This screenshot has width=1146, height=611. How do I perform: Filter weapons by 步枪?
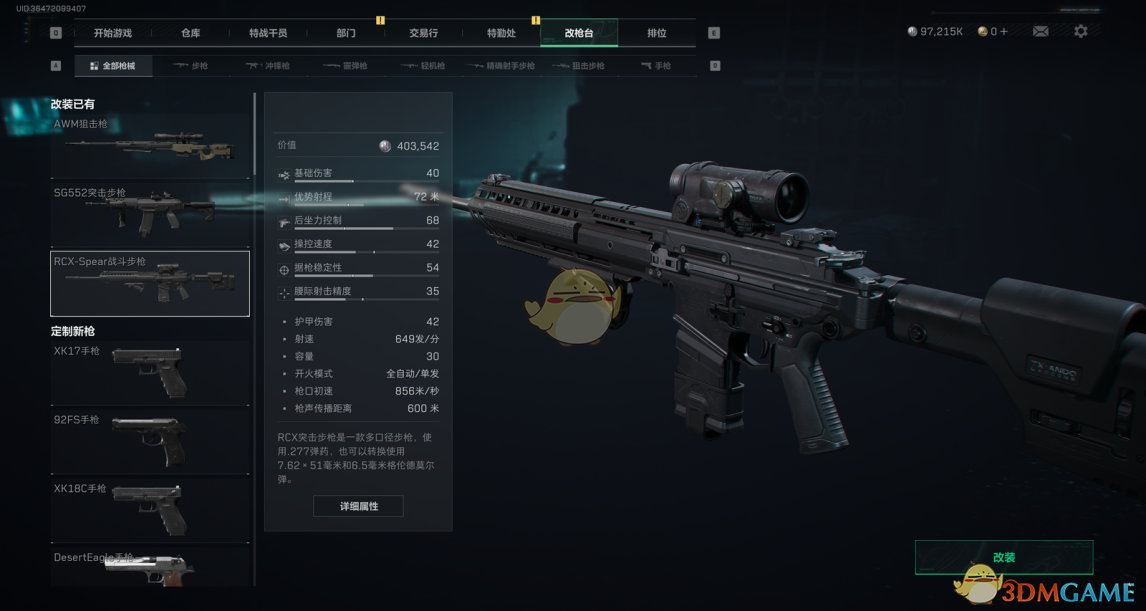tap(190, 66)
